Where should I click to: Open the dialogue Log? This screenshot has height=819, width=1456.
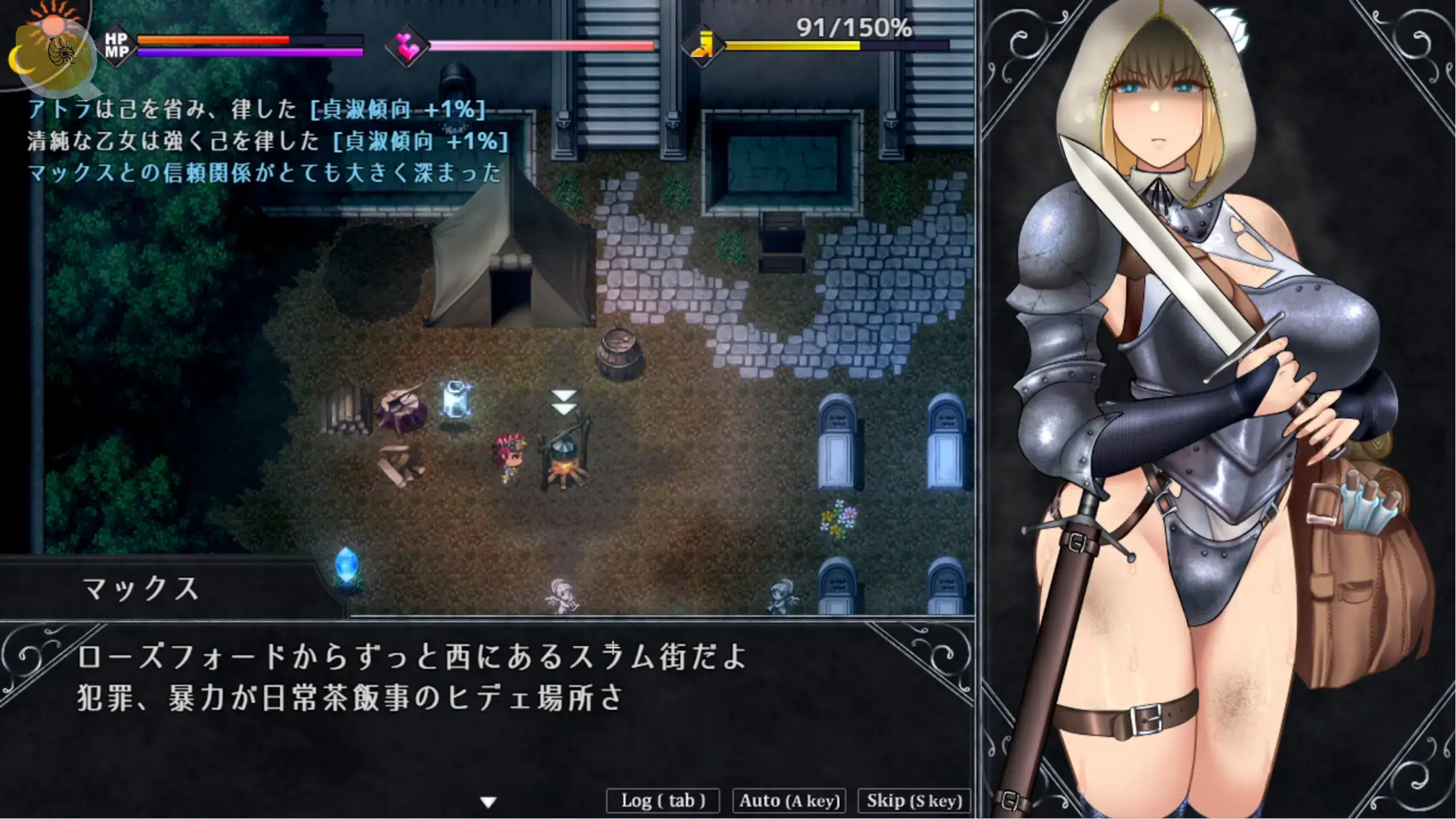click(x=663, y=801)
